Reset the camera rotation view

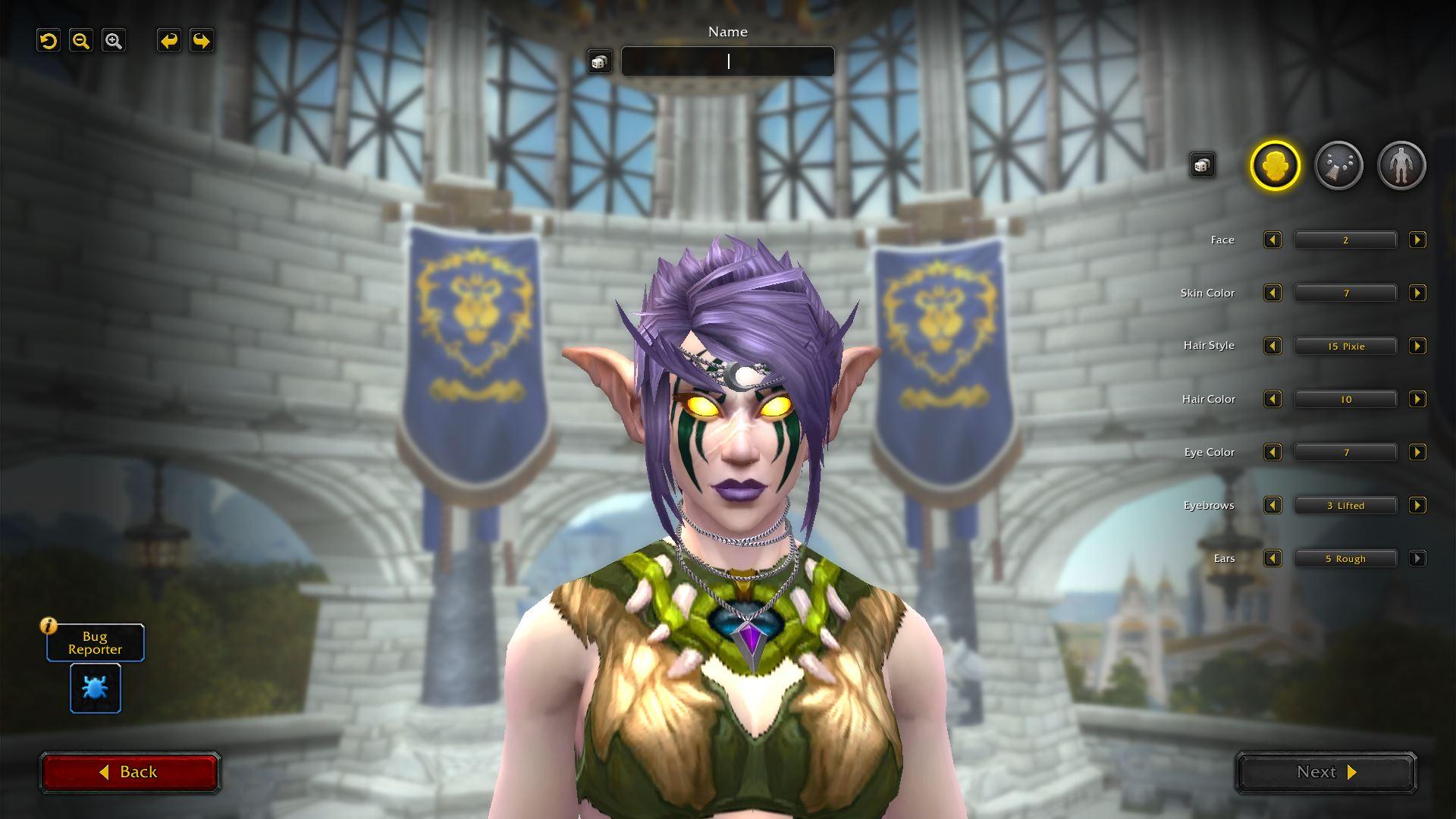pos(49,41)
